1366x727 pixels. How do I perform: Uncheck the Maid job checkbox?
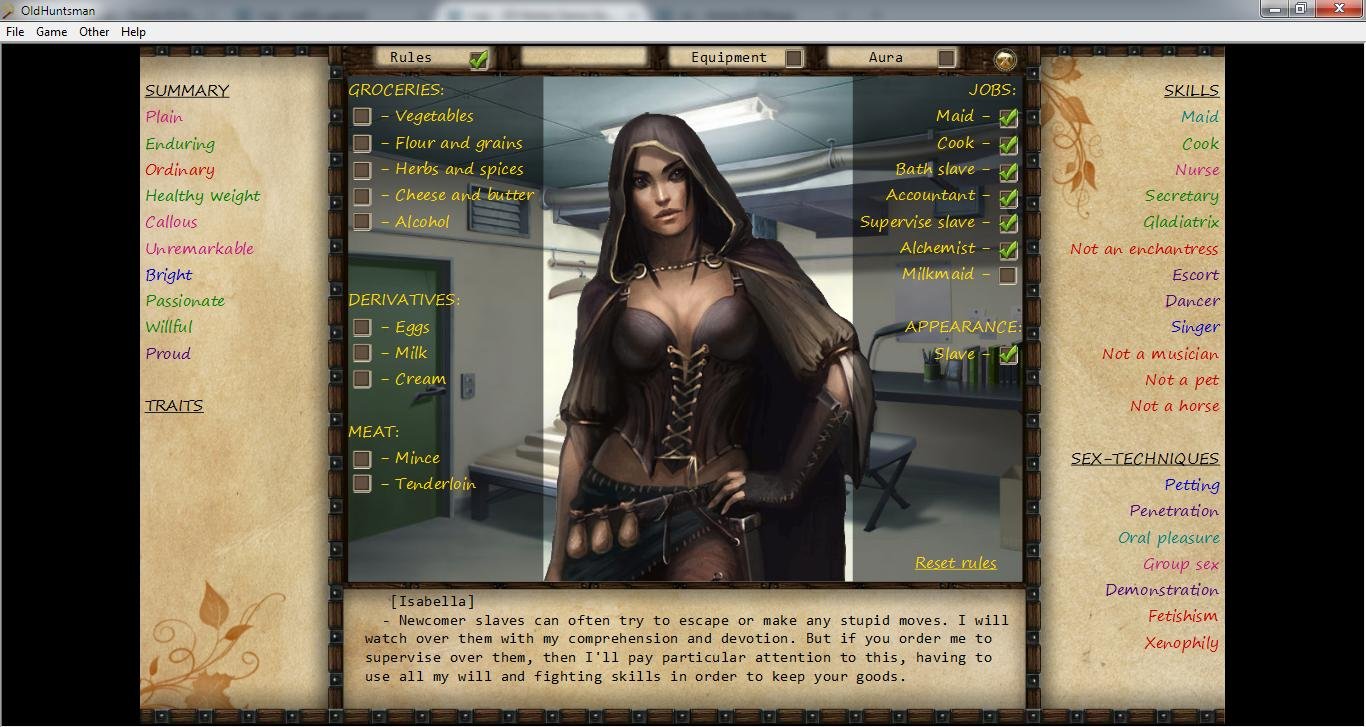point(1008,117)
